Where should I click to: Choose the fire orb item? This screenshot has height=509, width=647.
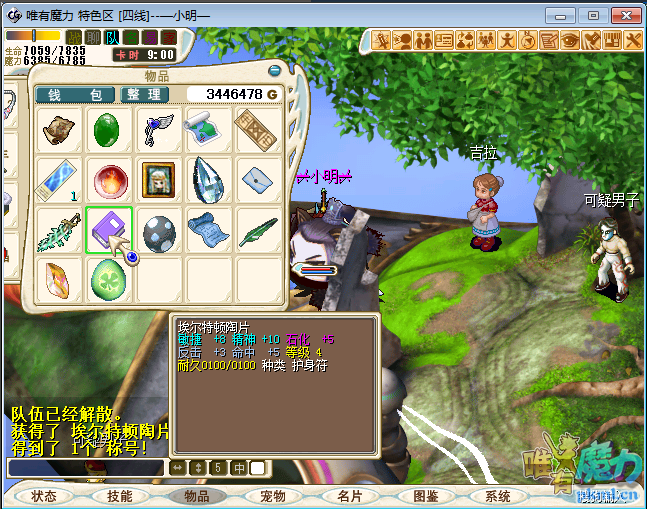[x=107, y=180]
